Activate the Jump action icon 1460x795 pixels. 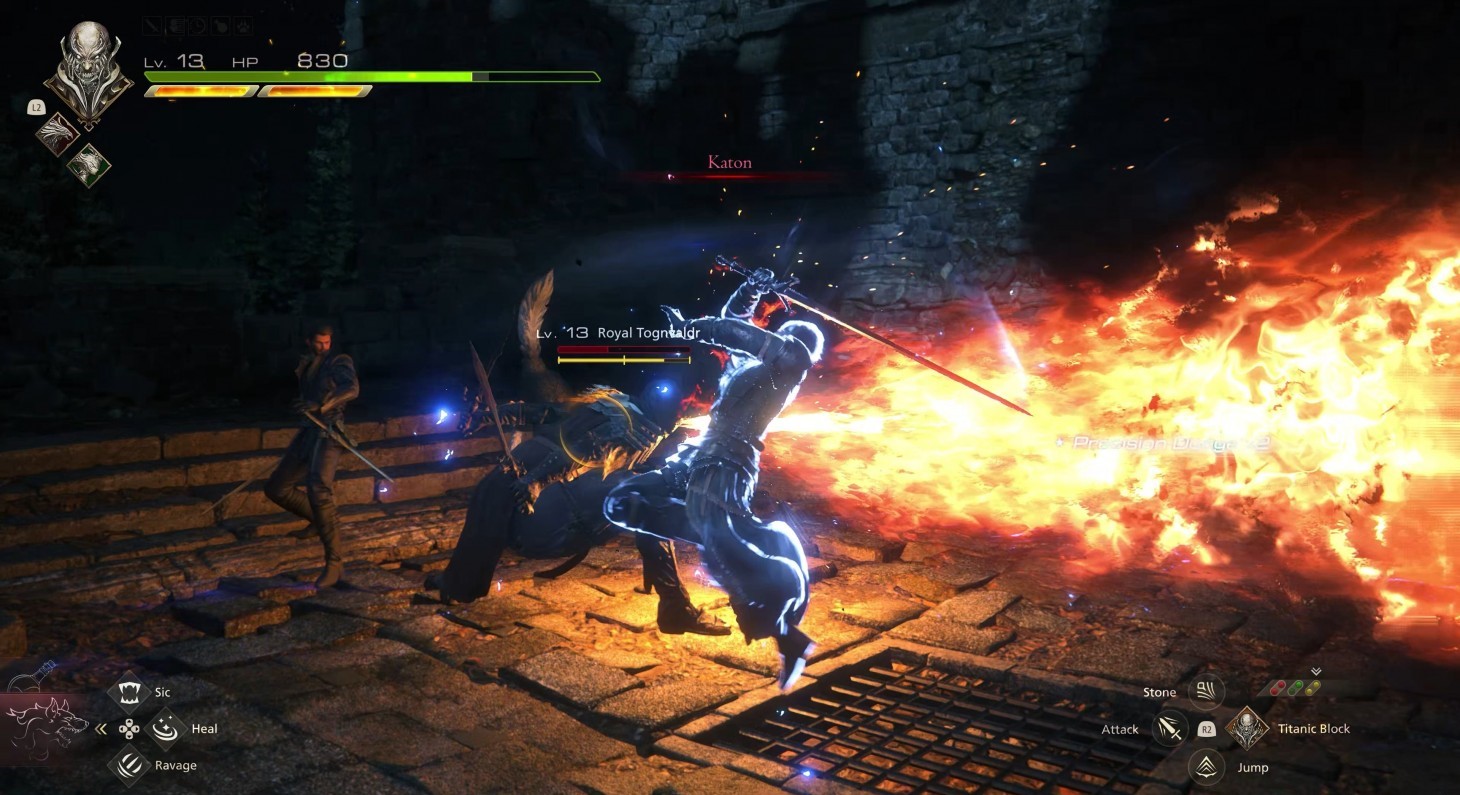(1206, 767)
